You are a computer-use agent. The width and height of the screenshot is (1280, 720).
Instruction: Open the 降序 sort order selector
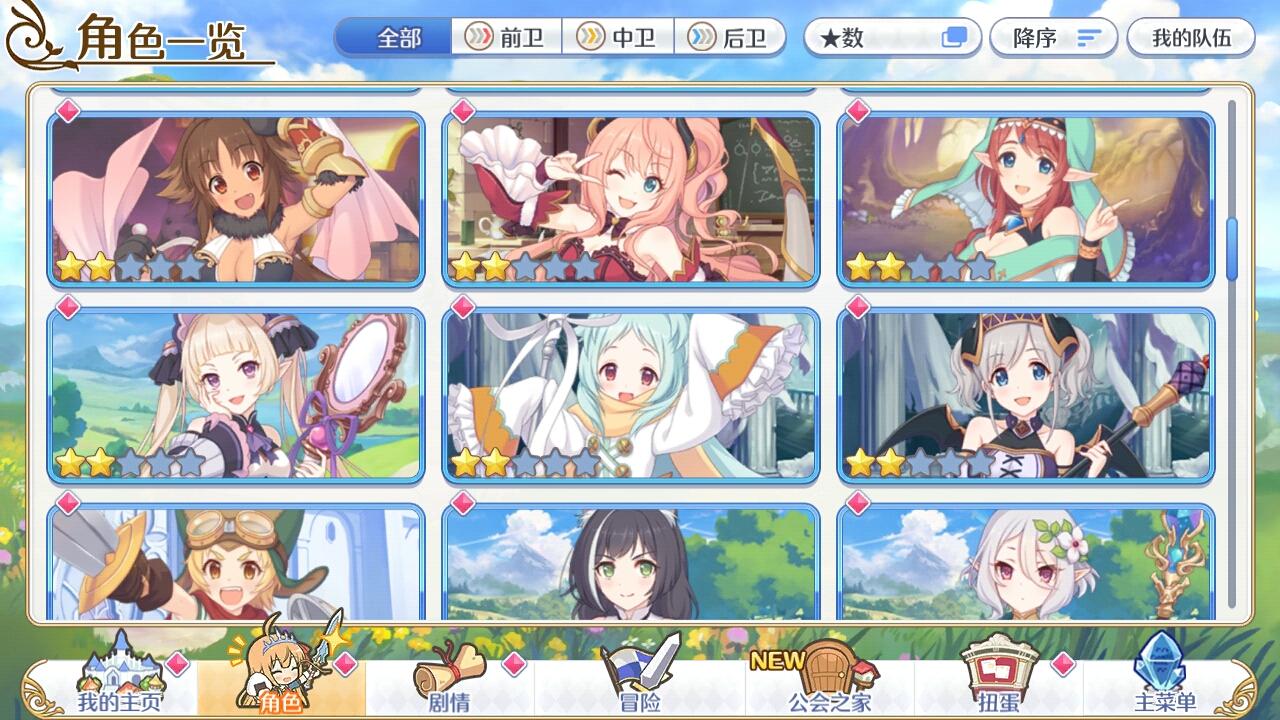(x=1046, y=35)
